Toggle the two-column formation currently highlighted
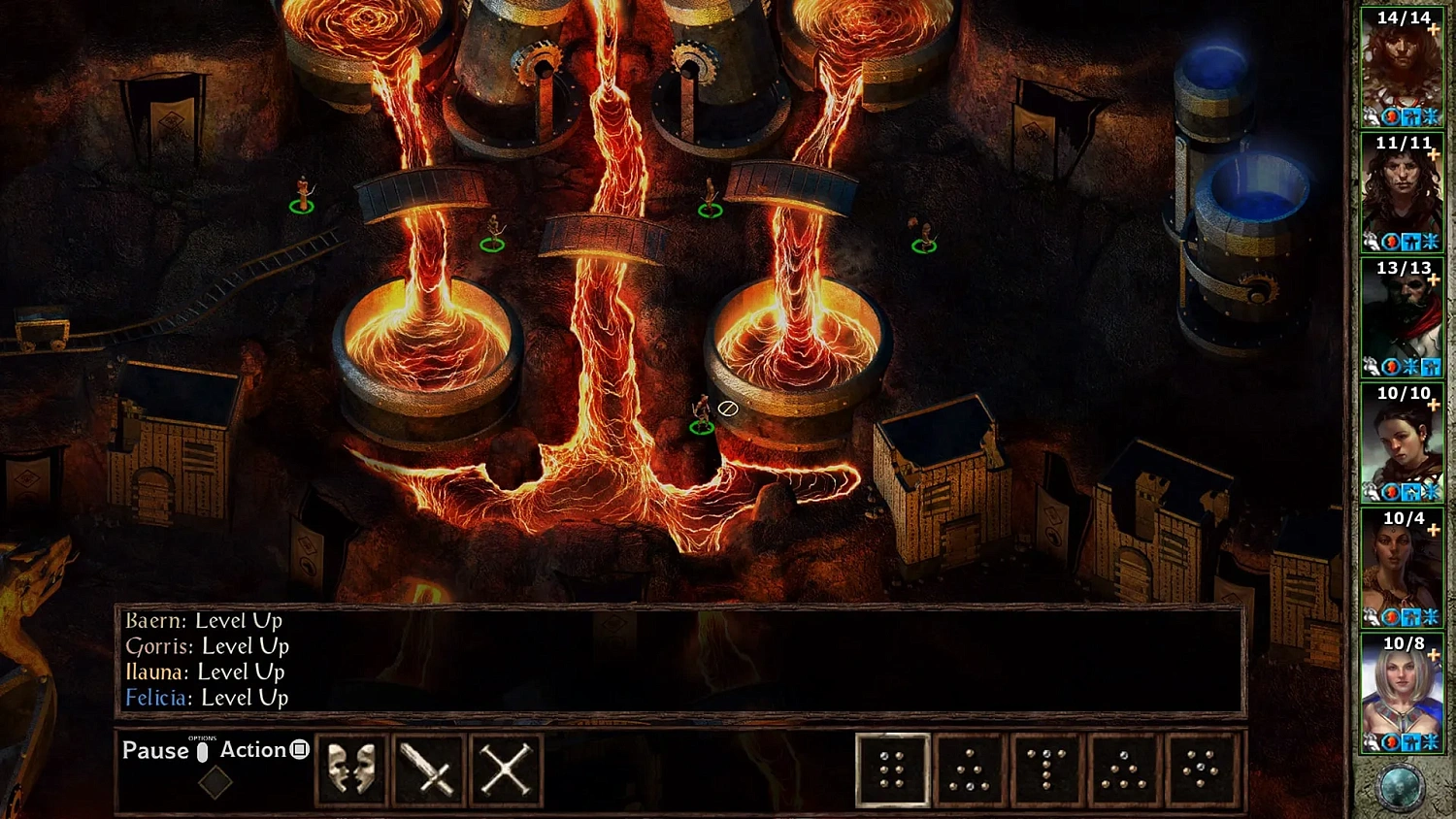This screenshot has height=819, width=1456. [891, 770]
